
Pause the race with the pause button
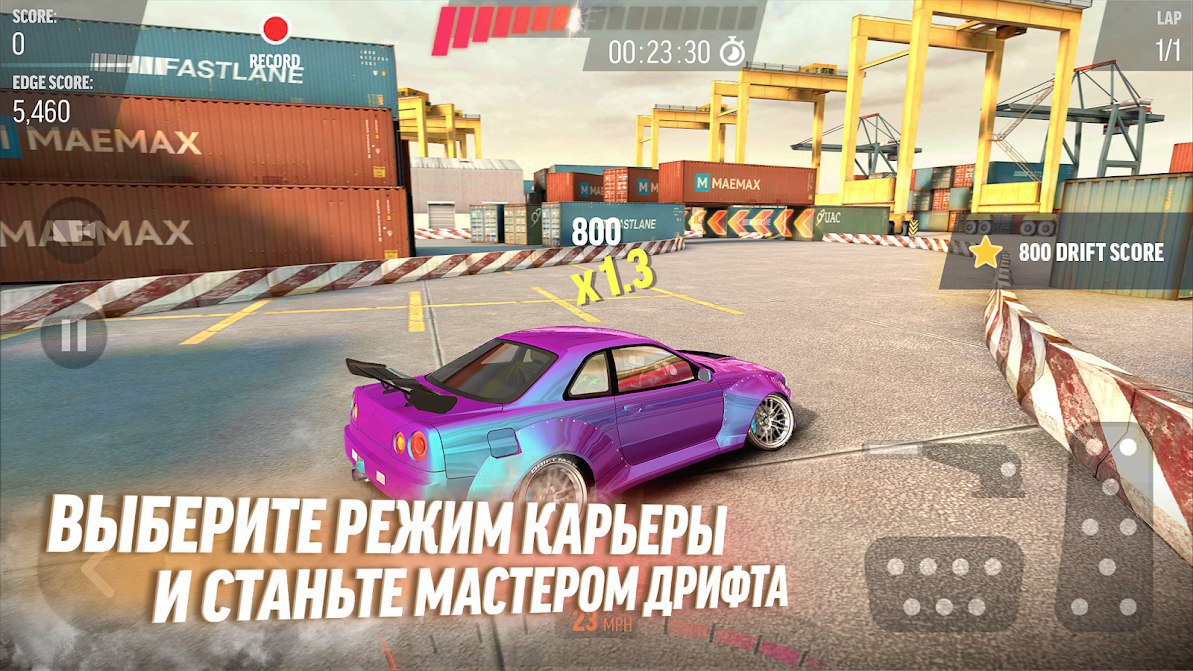point(74,334)
